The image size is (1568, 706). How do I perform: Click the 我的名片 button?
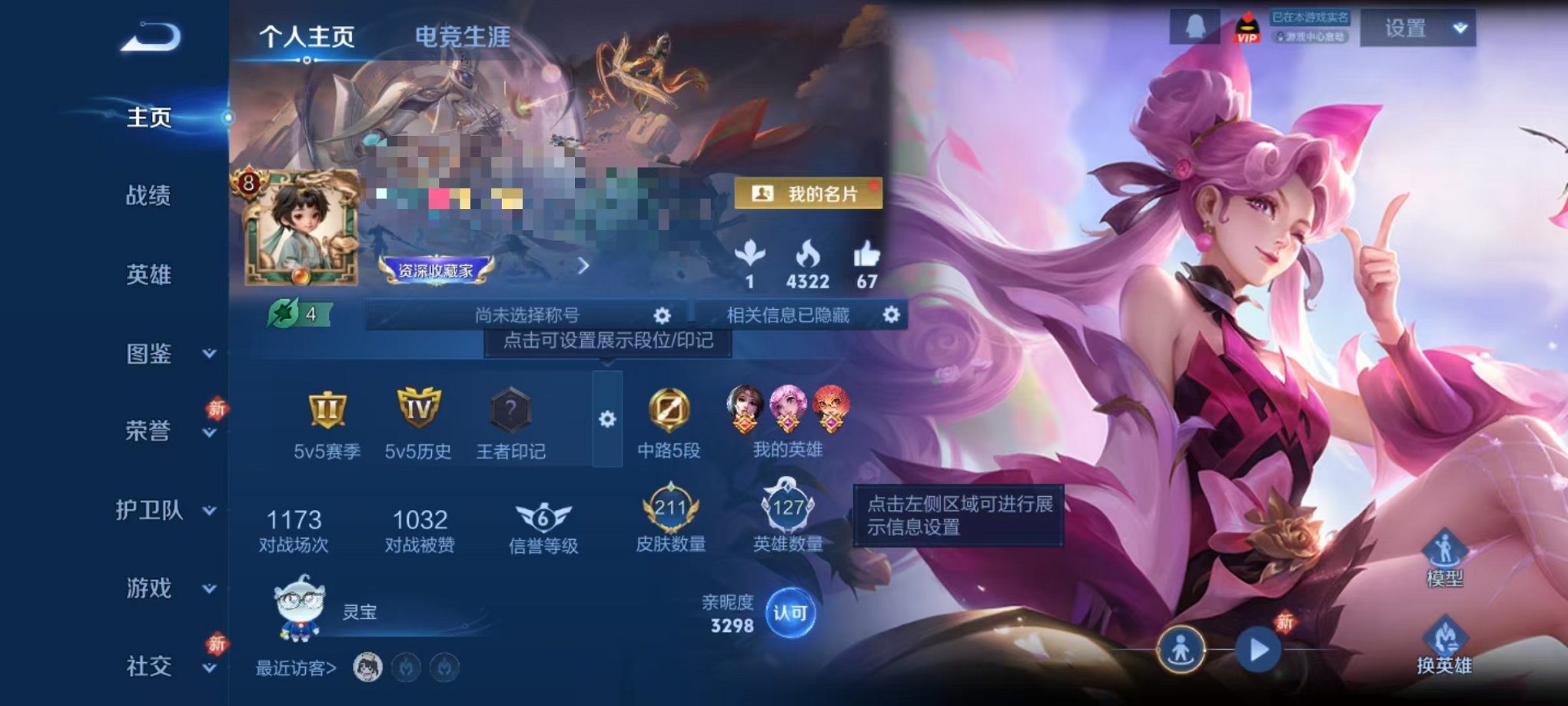(809, 191)
